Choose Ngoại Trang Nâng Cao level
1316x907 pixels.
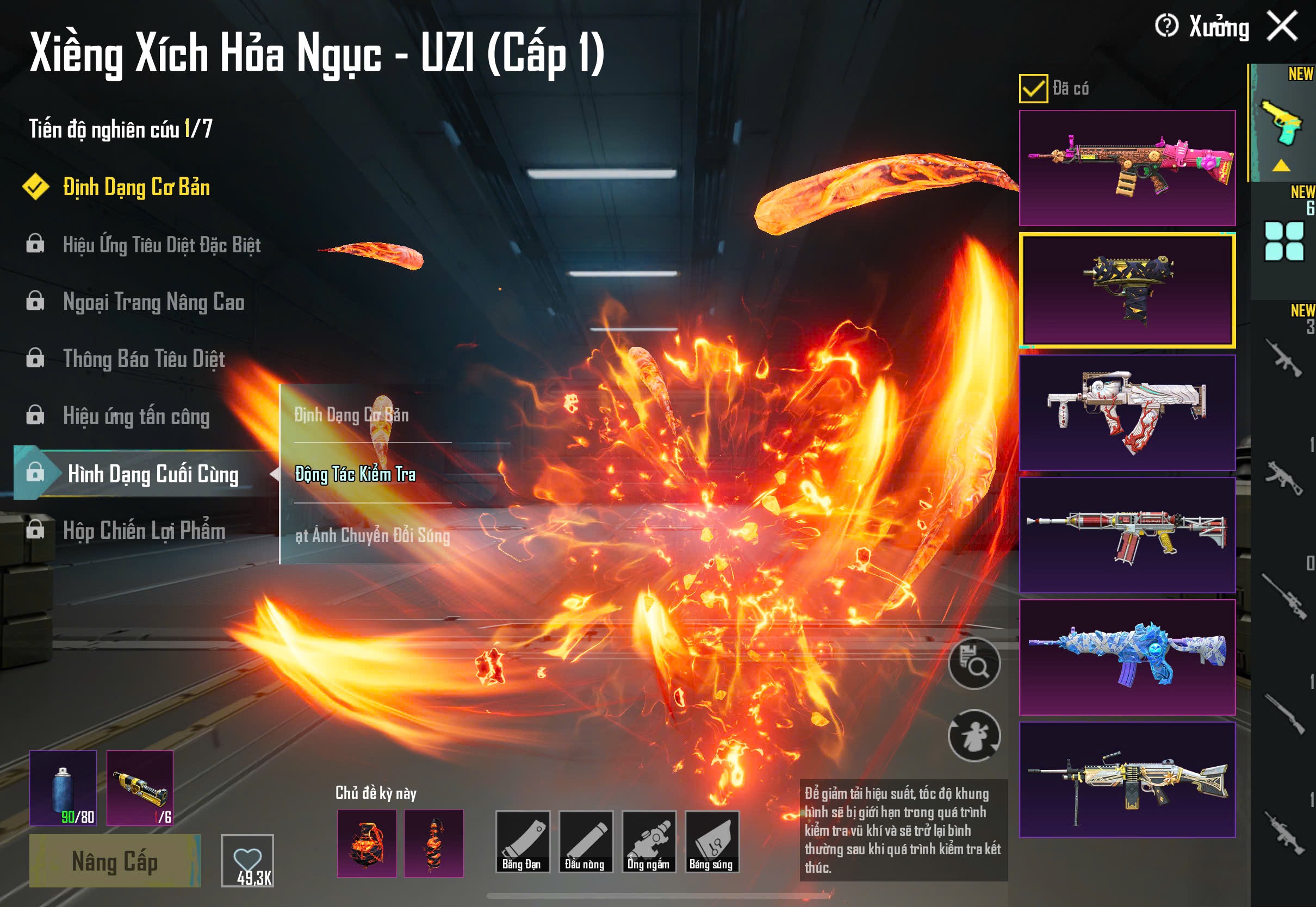pos(153,302)
